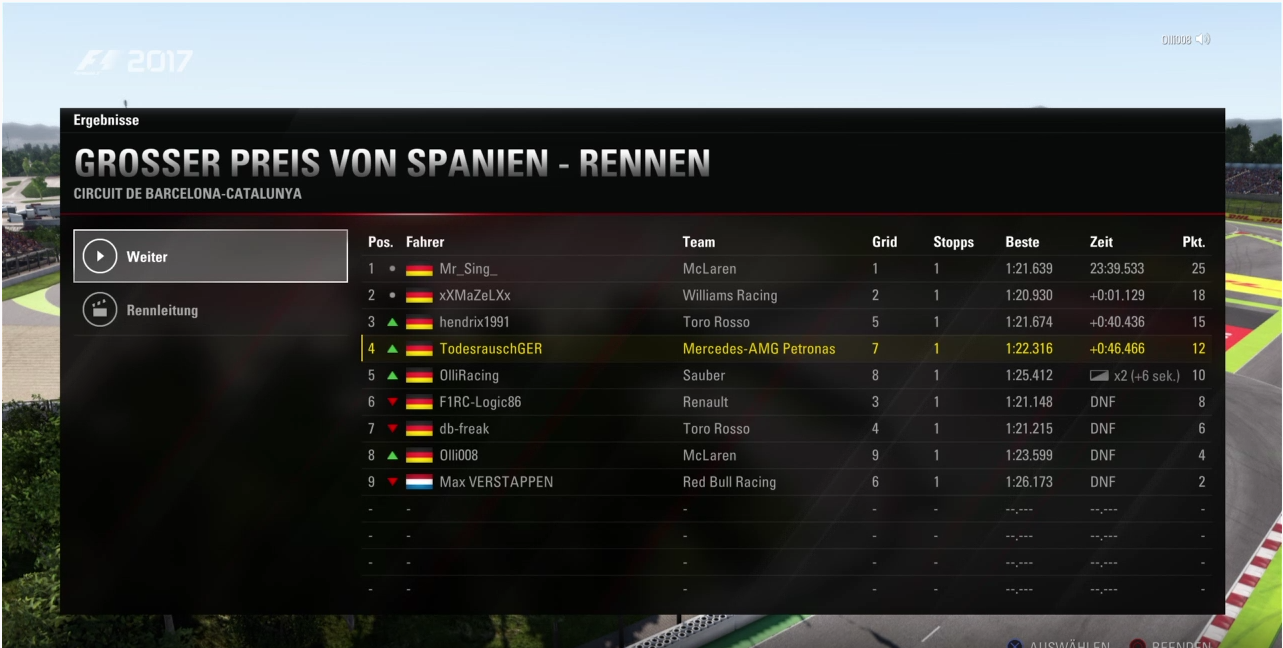Open the Rennleitung menu entry
The image size is (1283, 648).
click(210, 310)
